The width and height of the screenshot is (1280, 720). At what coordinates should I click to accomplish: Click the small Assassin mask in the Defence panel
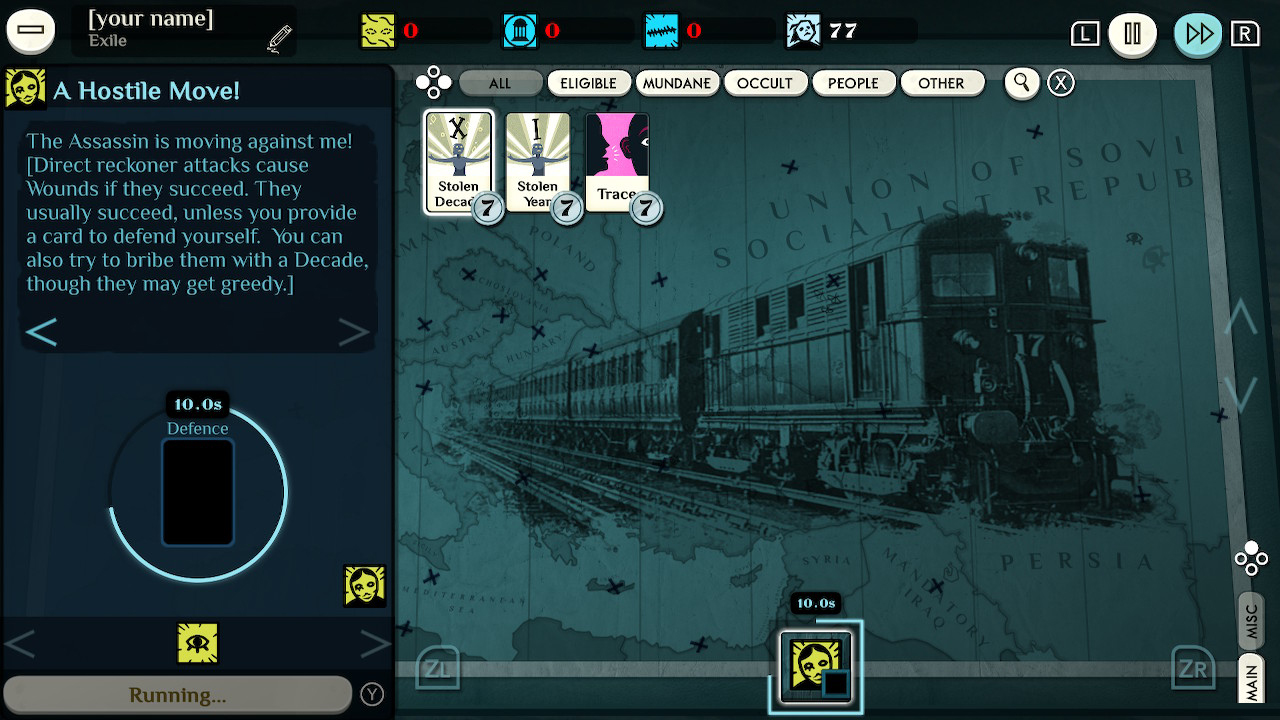(x=365, y=585)
